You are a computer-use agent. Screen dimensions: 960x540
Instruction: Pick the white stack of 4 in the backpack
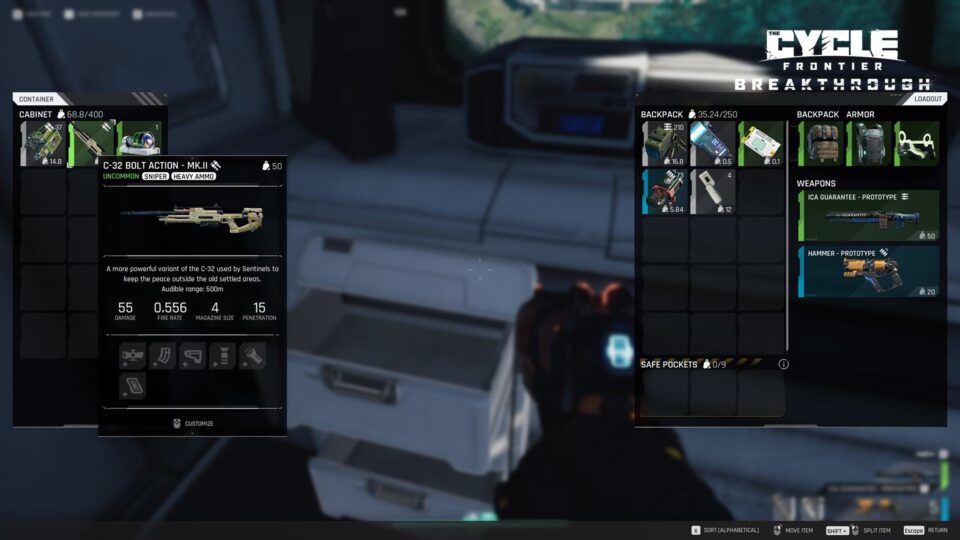pos(712,192)
